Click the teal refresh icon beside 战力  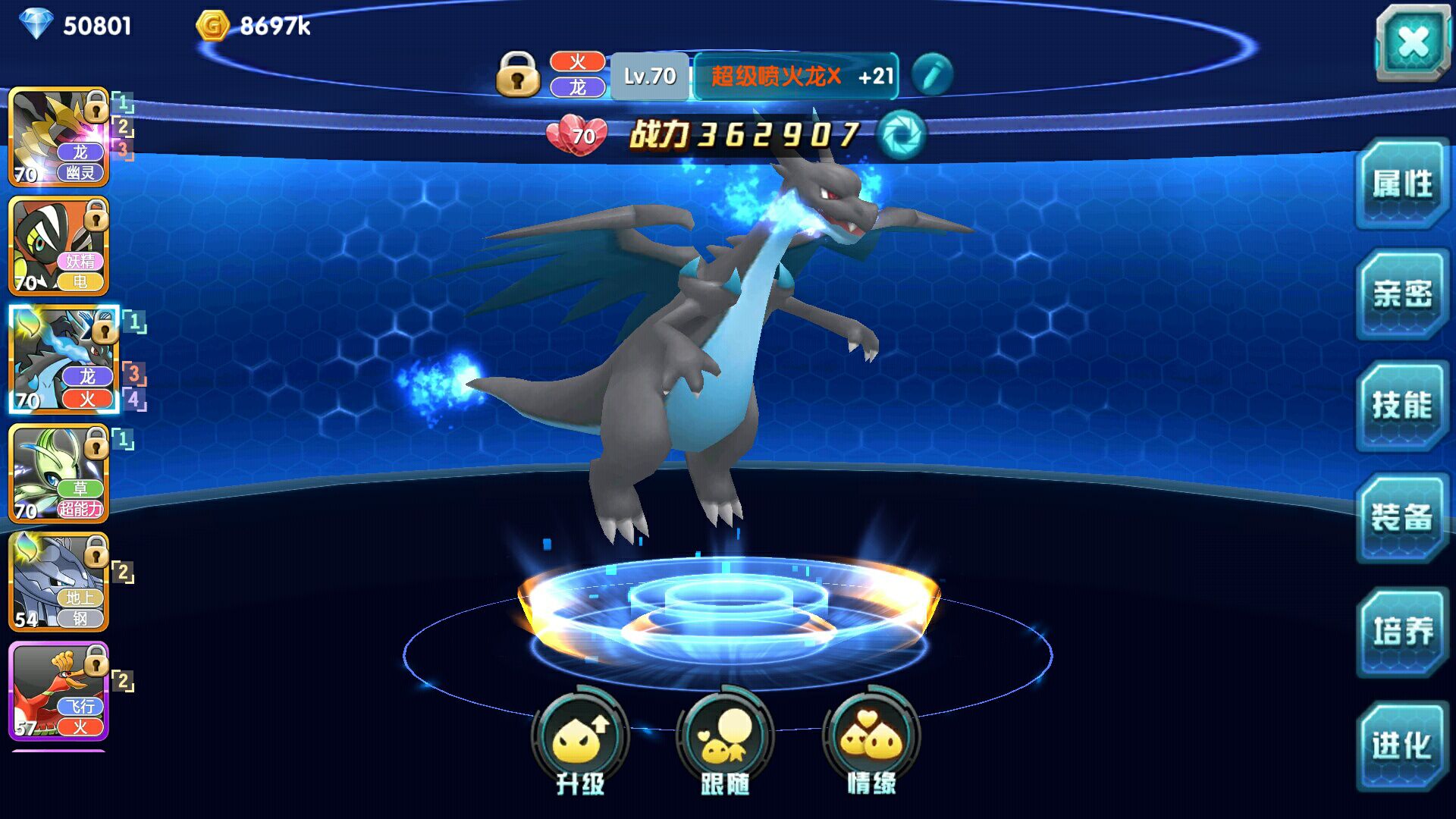901,135
